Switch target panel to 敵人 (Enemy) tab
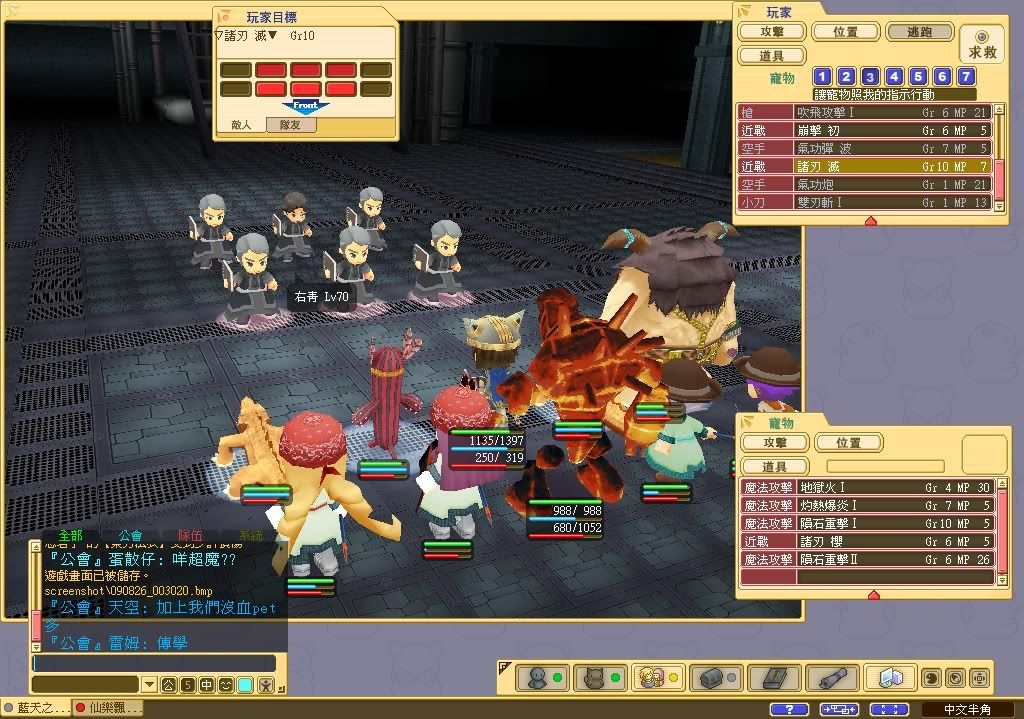The image size is (1024, 719). click(241, 125)
